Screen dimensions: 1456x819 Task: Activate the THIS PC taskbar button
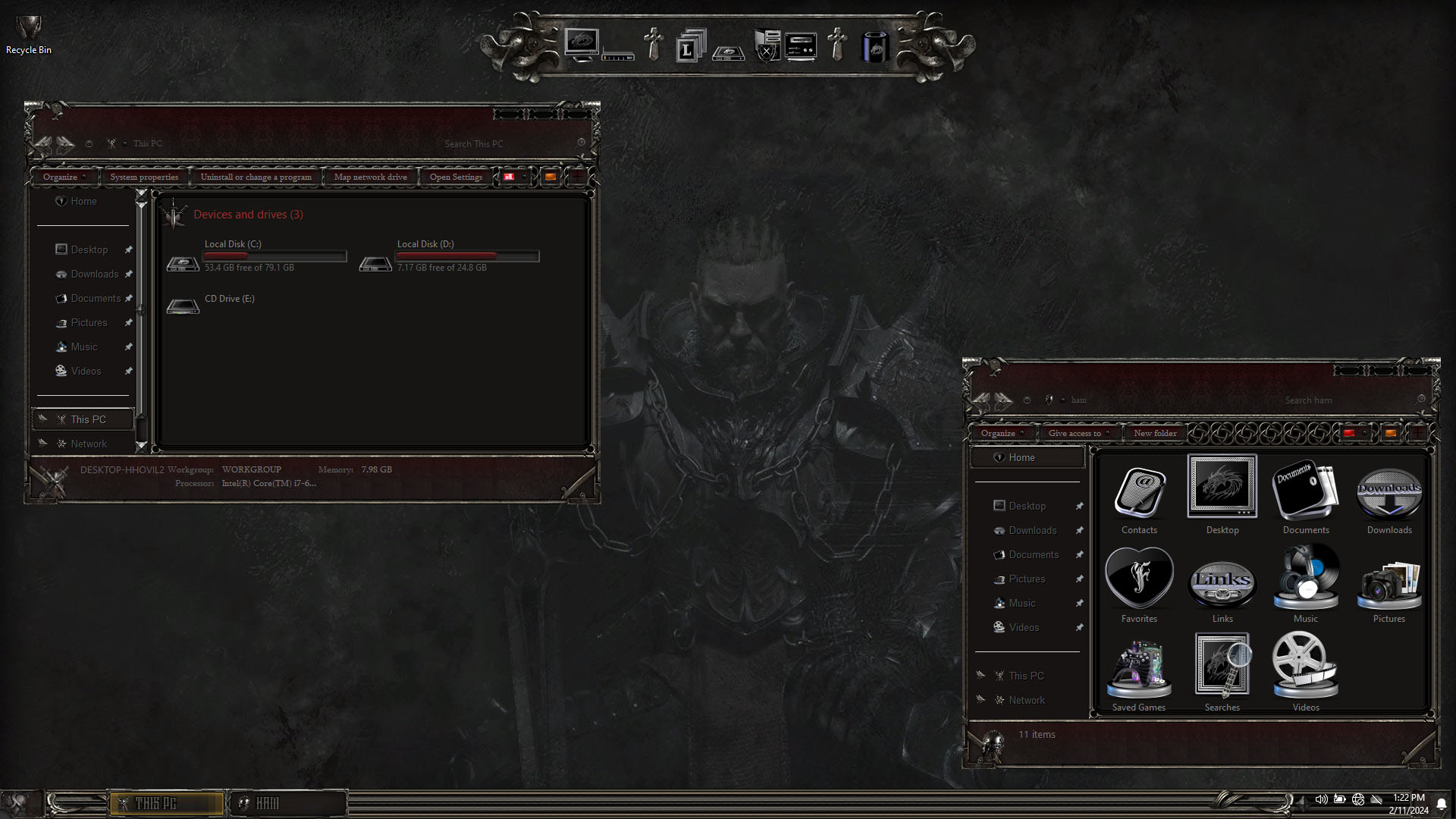(x=167, y=803)
